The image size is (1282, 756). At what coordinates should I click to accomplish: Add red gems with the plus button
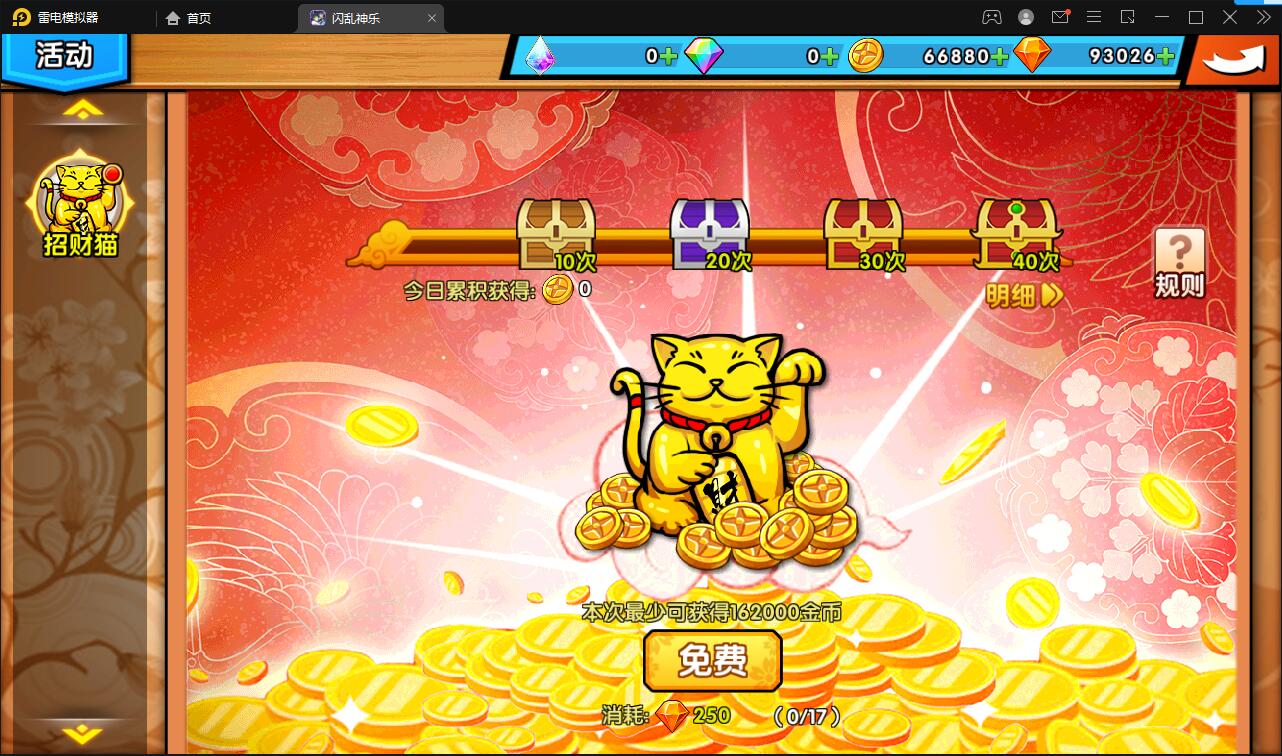[1166, 57]
